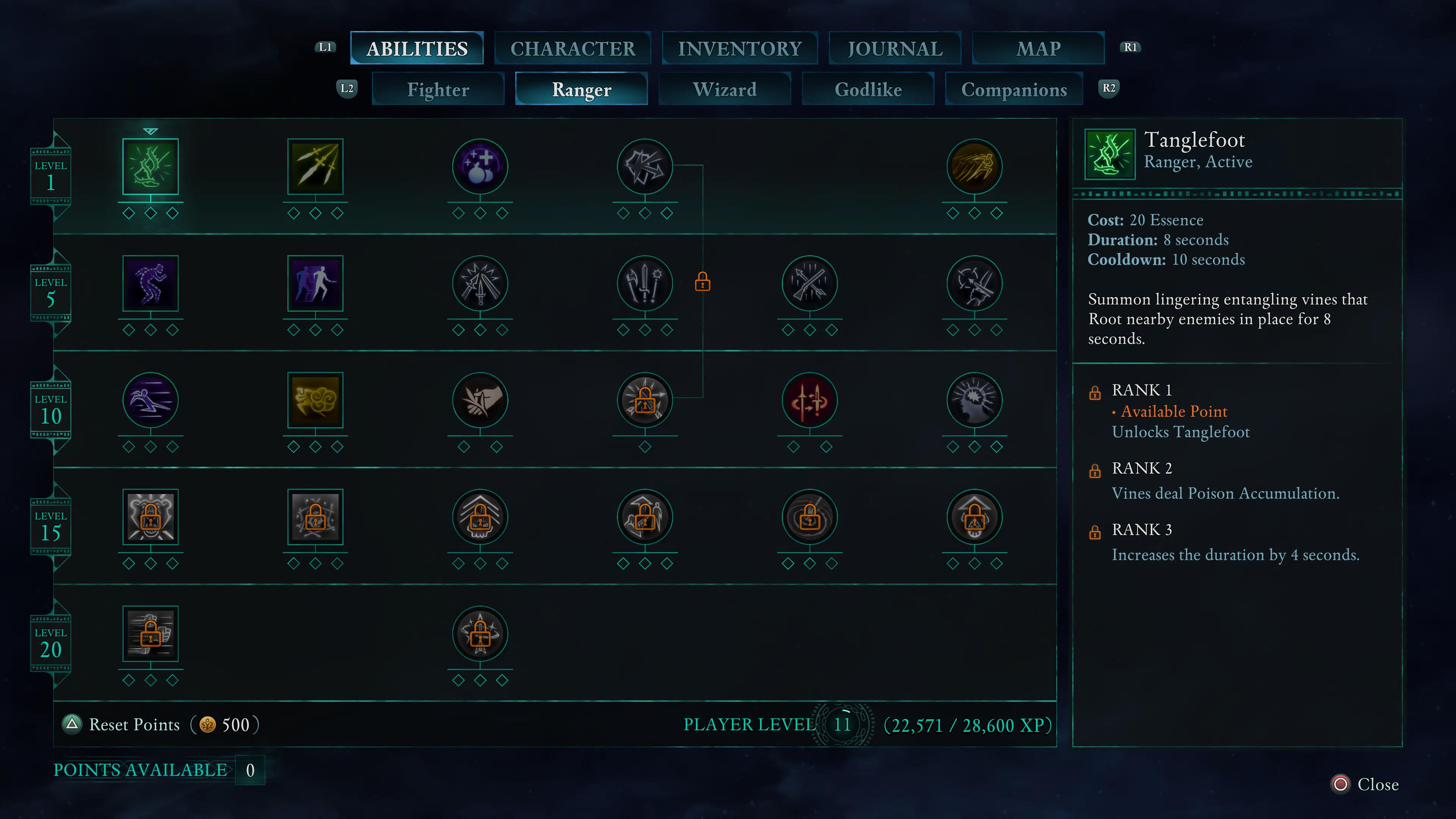Switch to the Character tab
Screen dimensions: 1456x819
click(573, 49)
